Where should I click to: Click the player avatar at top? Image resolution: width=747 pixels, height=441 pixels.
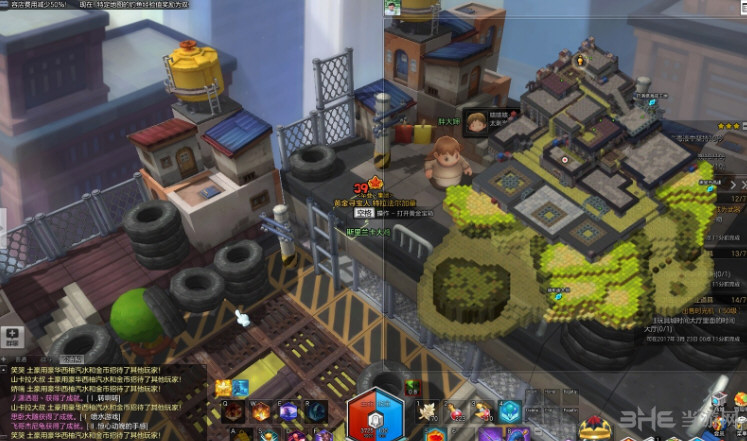pos(394,7)
